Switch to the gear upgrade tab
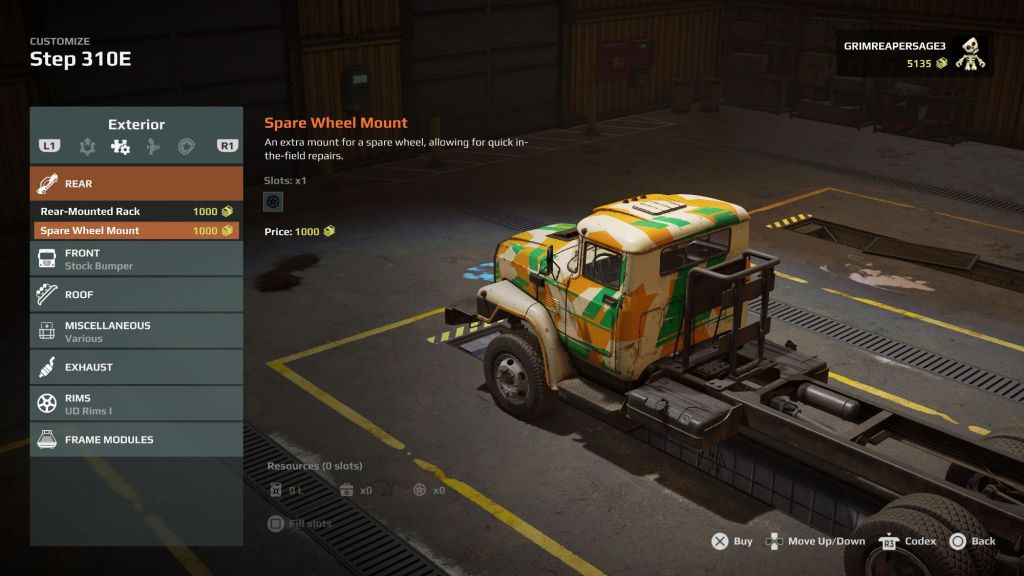 [x=87, y=147]
